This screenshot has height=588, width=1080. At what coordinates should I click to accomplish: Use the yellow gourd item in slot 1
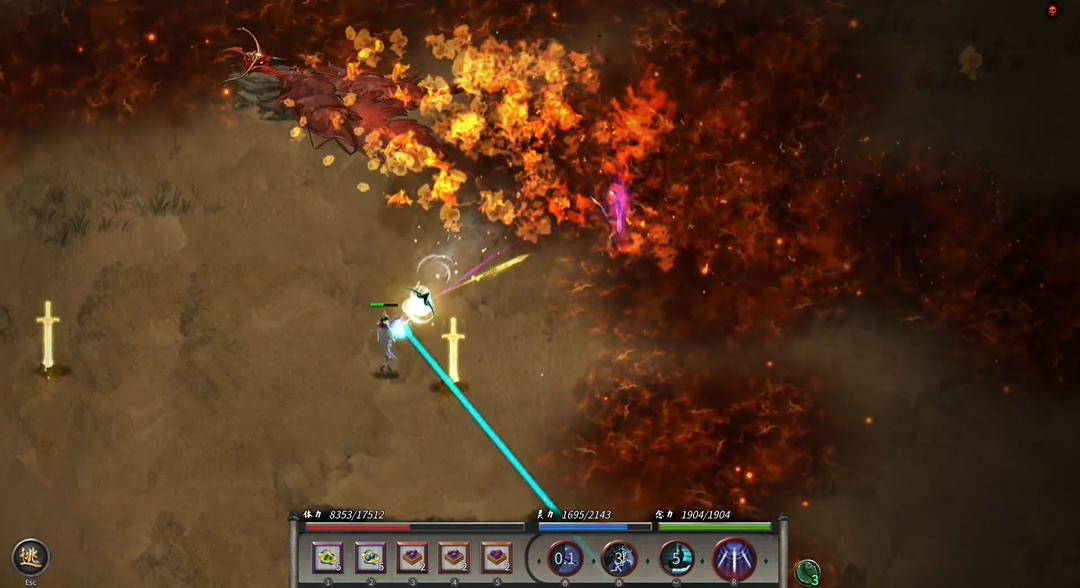click(x=327, y=557)
